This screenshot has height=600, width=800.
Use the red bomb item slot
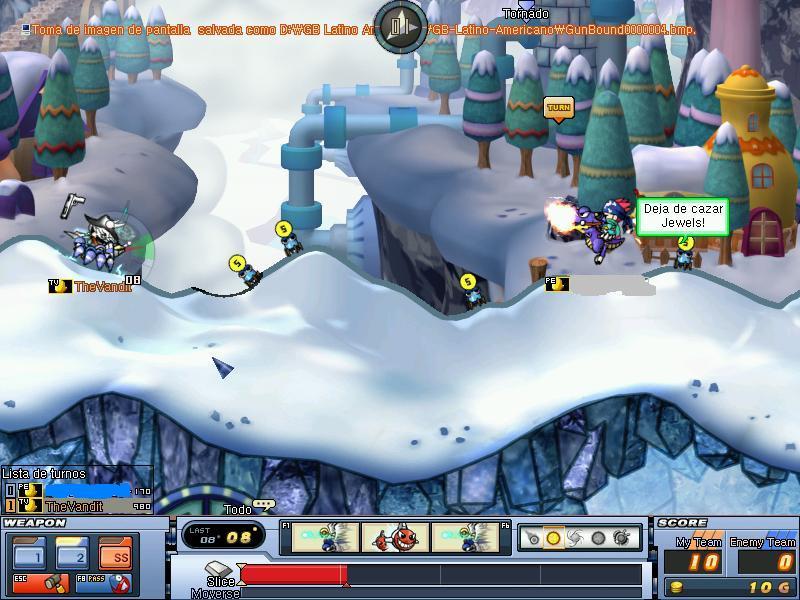pyautogui.click(x=396, y=538)
